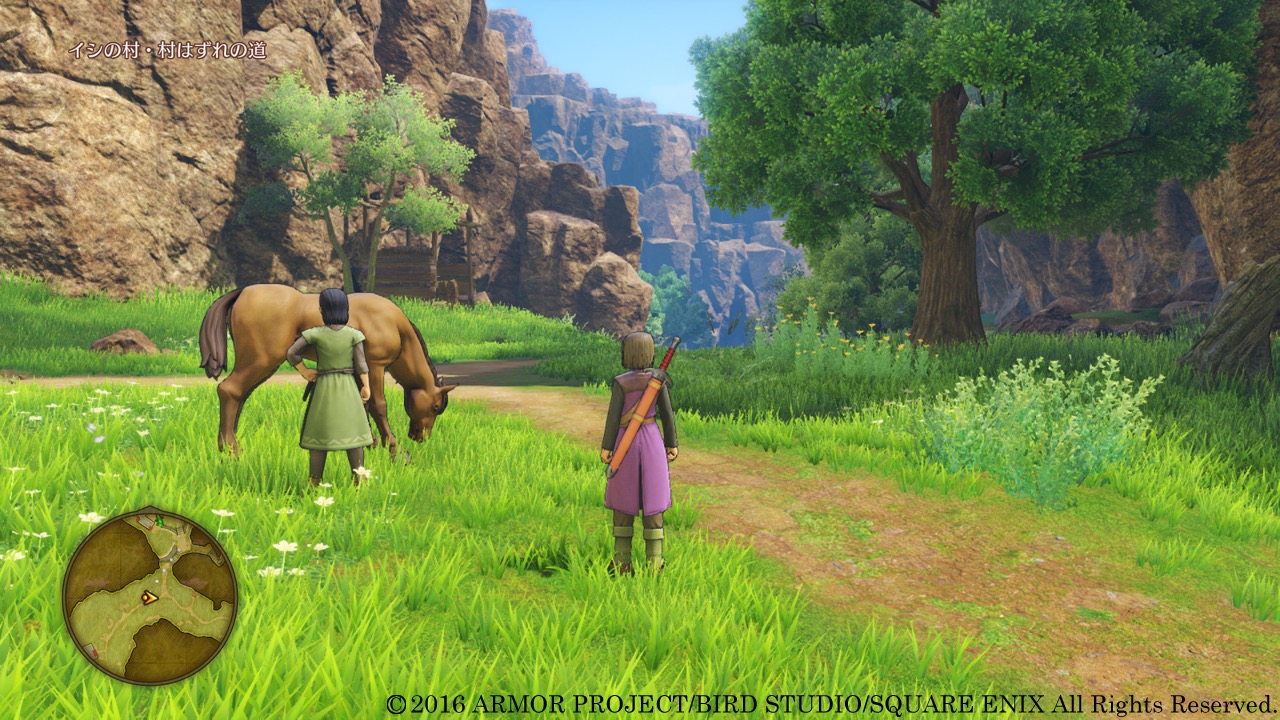Click the player arrow on the minimap
This screenshot has height=720, width=1280.
[x=150, y=599]
